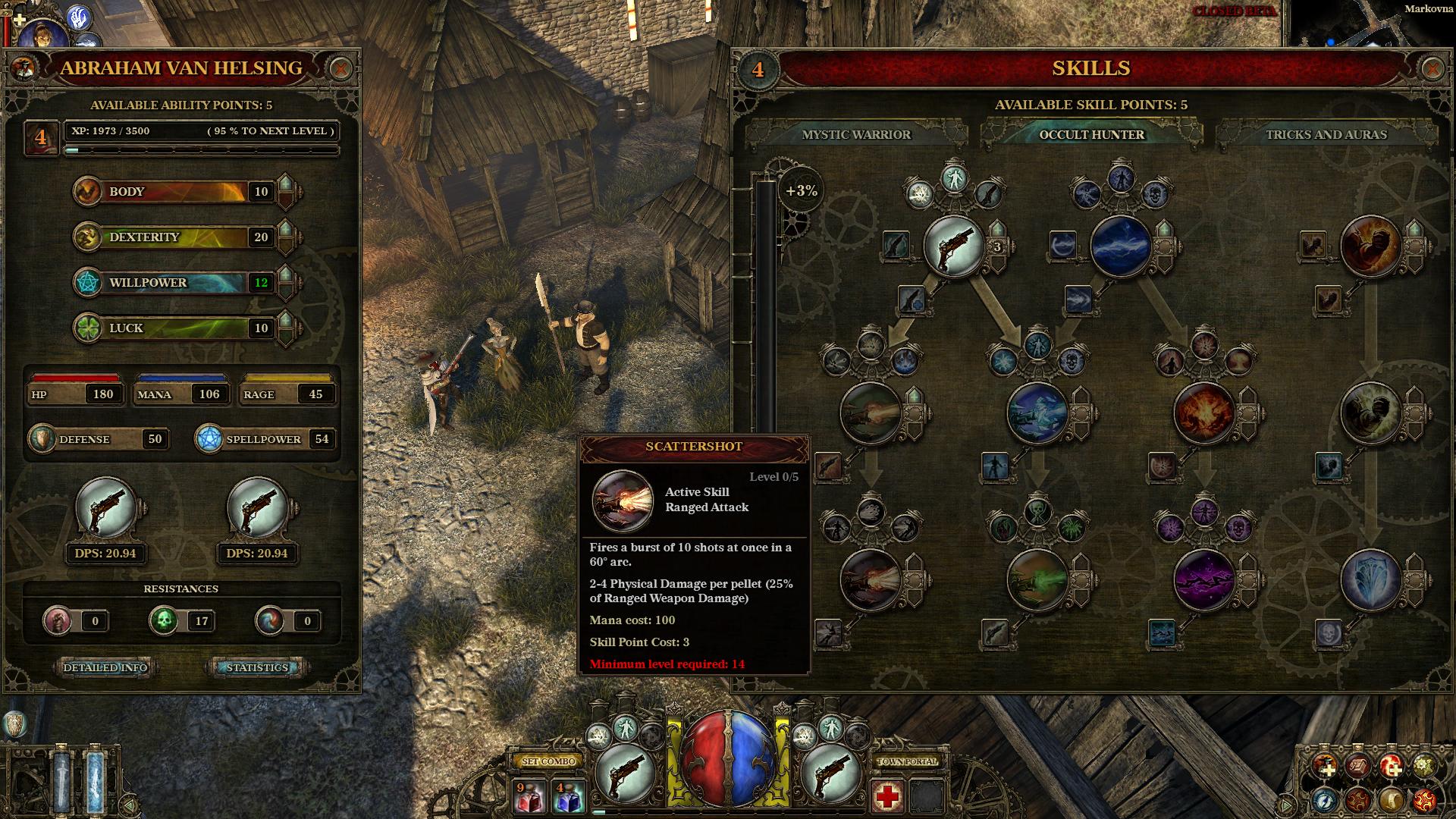Switch to the Tricks and Auras tab
Screen dimensions: 1456x819
tap(1327, 135)
